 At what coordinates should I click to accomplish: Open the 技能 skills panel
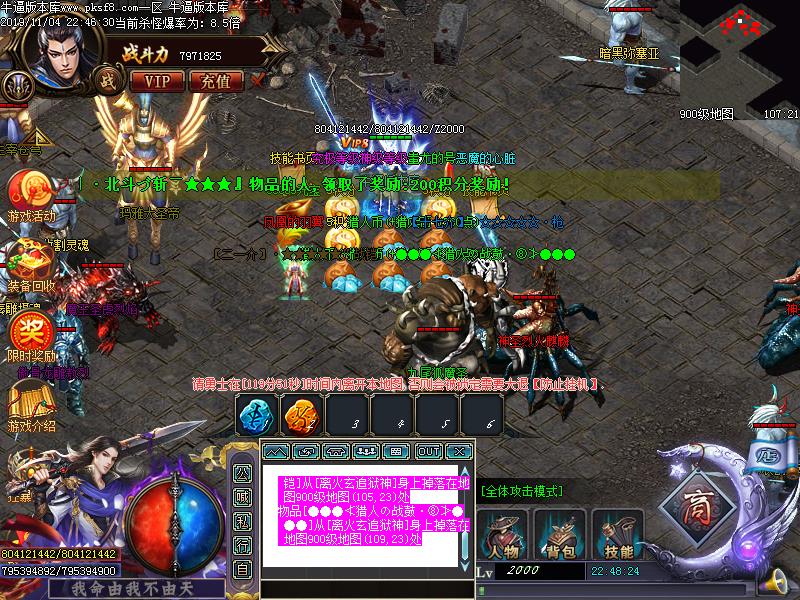coord(617,531)
